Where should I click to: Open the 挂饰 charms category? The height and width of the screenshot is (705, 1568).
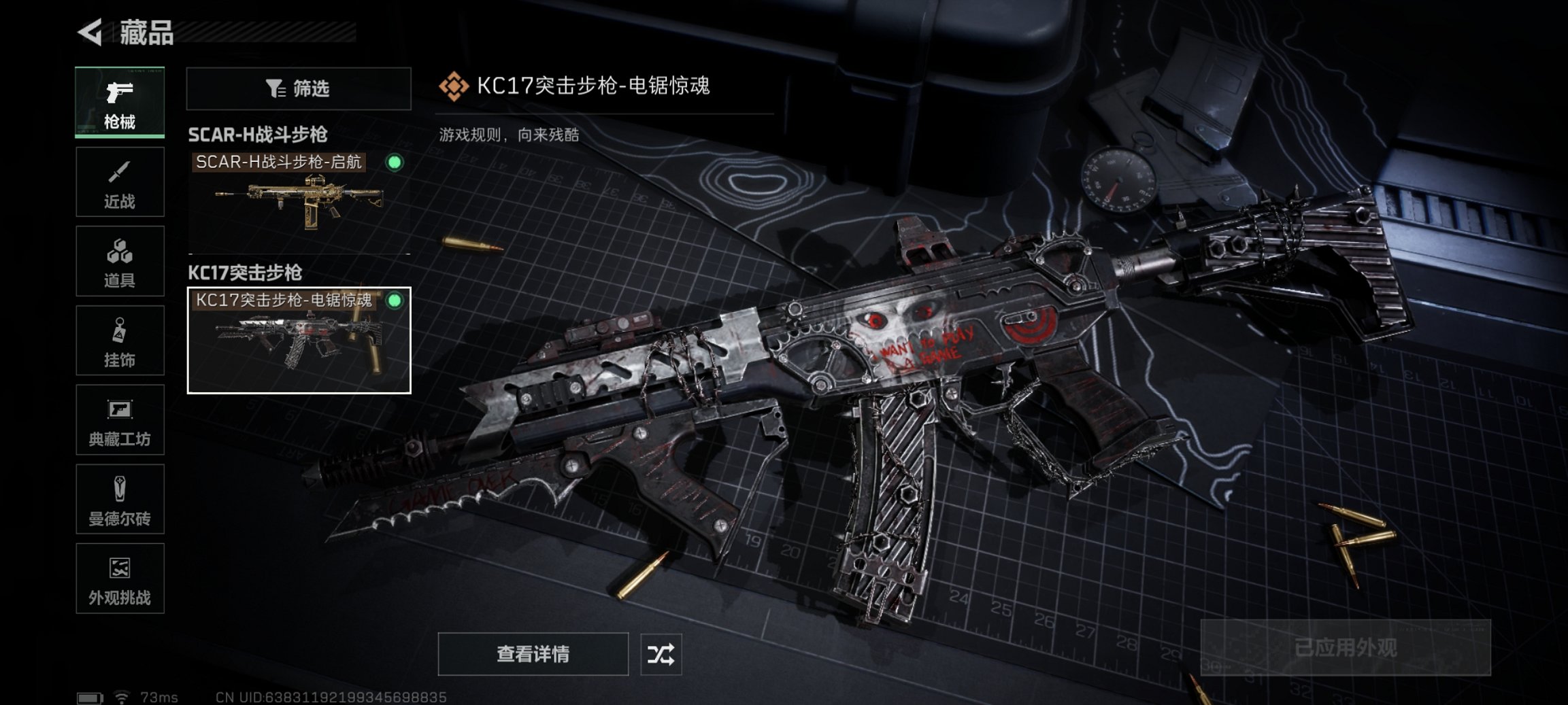120,340
